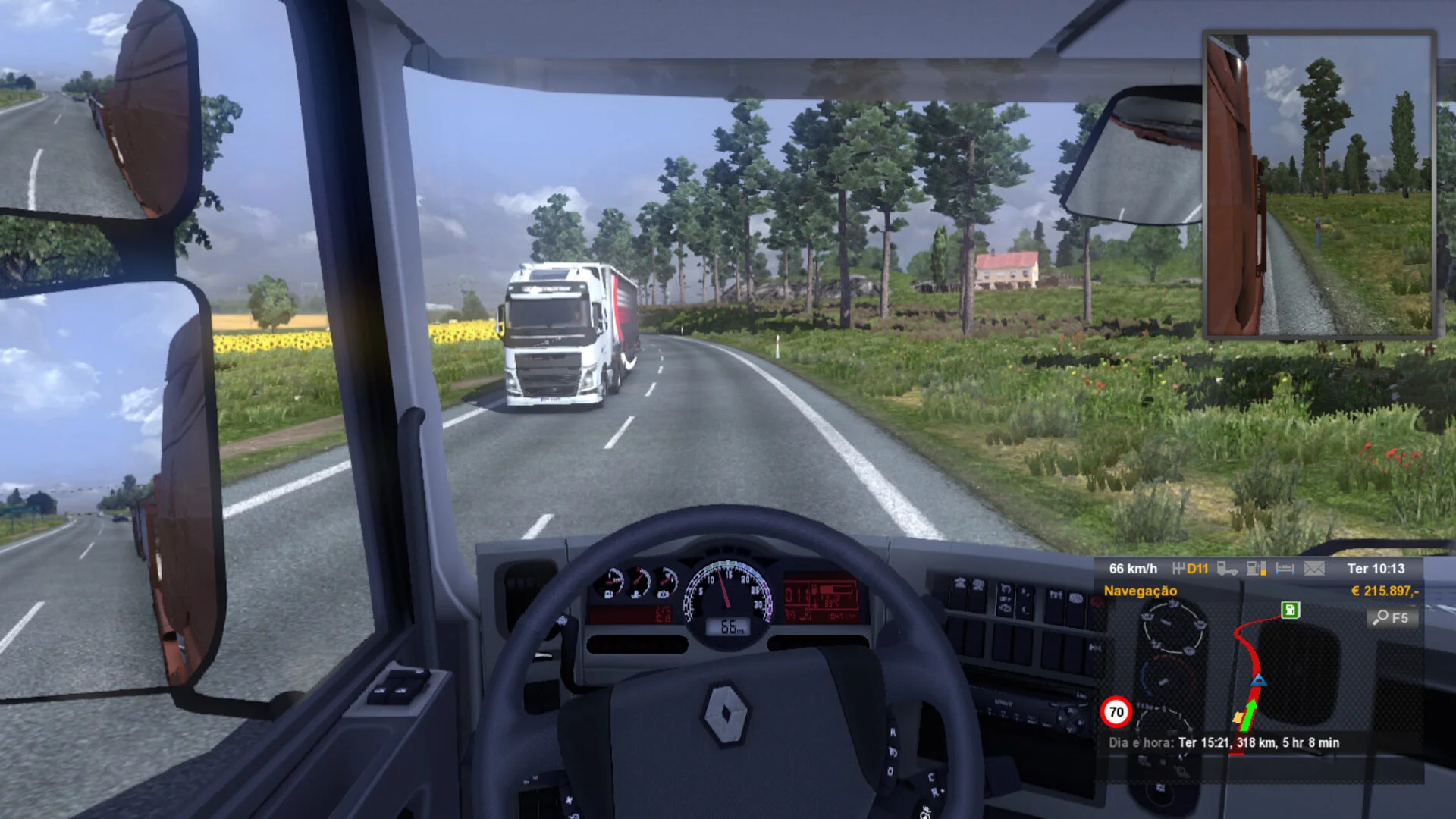Click the gear shifter D11 indicator
This screenshot has width=1456, height=819.
click(x=1191, y=569)
